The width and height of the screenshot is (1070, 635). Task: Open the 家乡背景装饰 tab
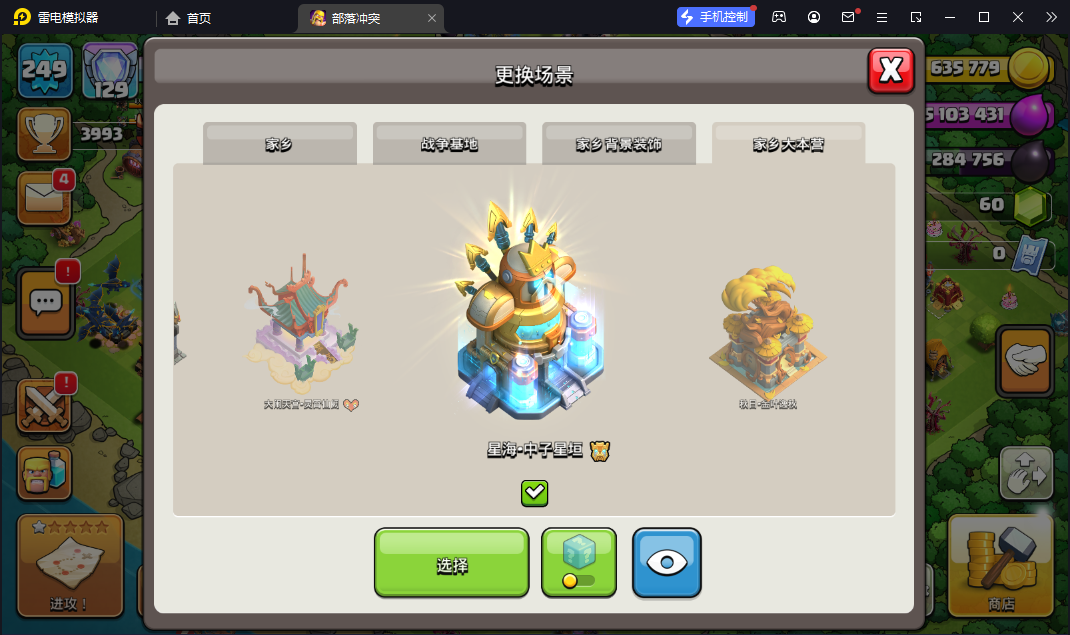coord(618,144)
